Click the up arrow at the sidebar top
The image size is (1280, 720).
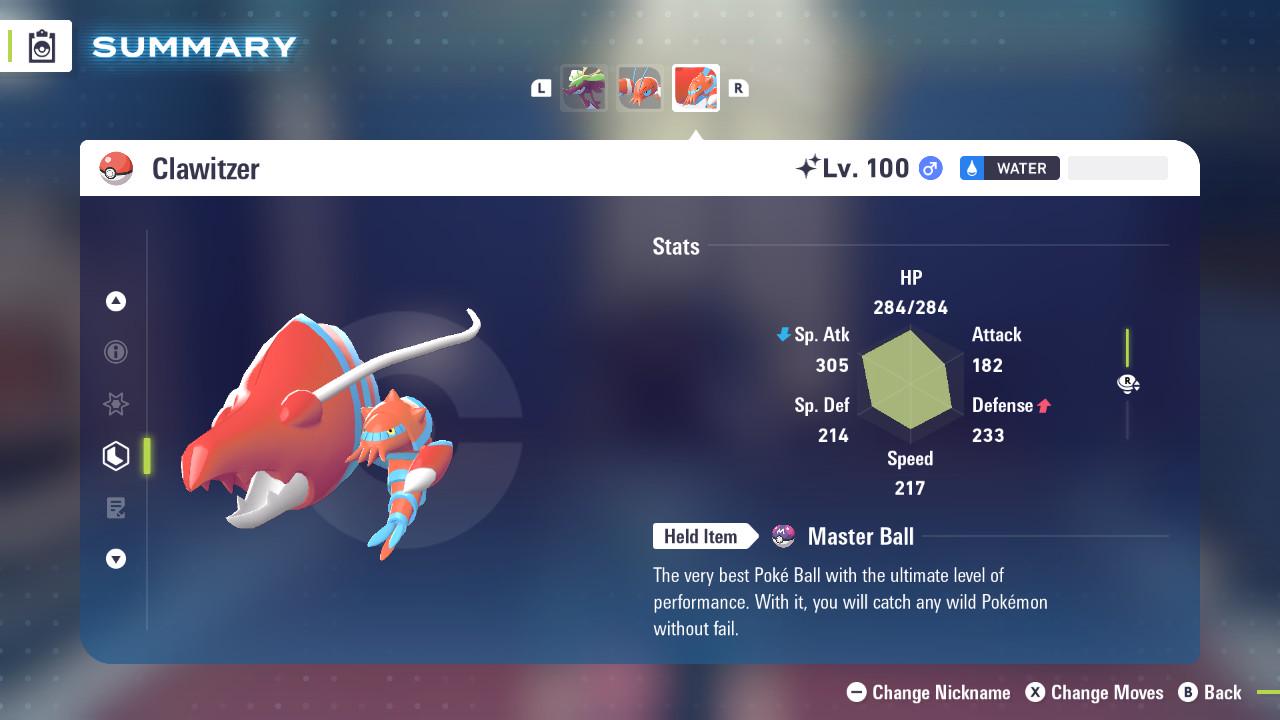click(116, 301)
